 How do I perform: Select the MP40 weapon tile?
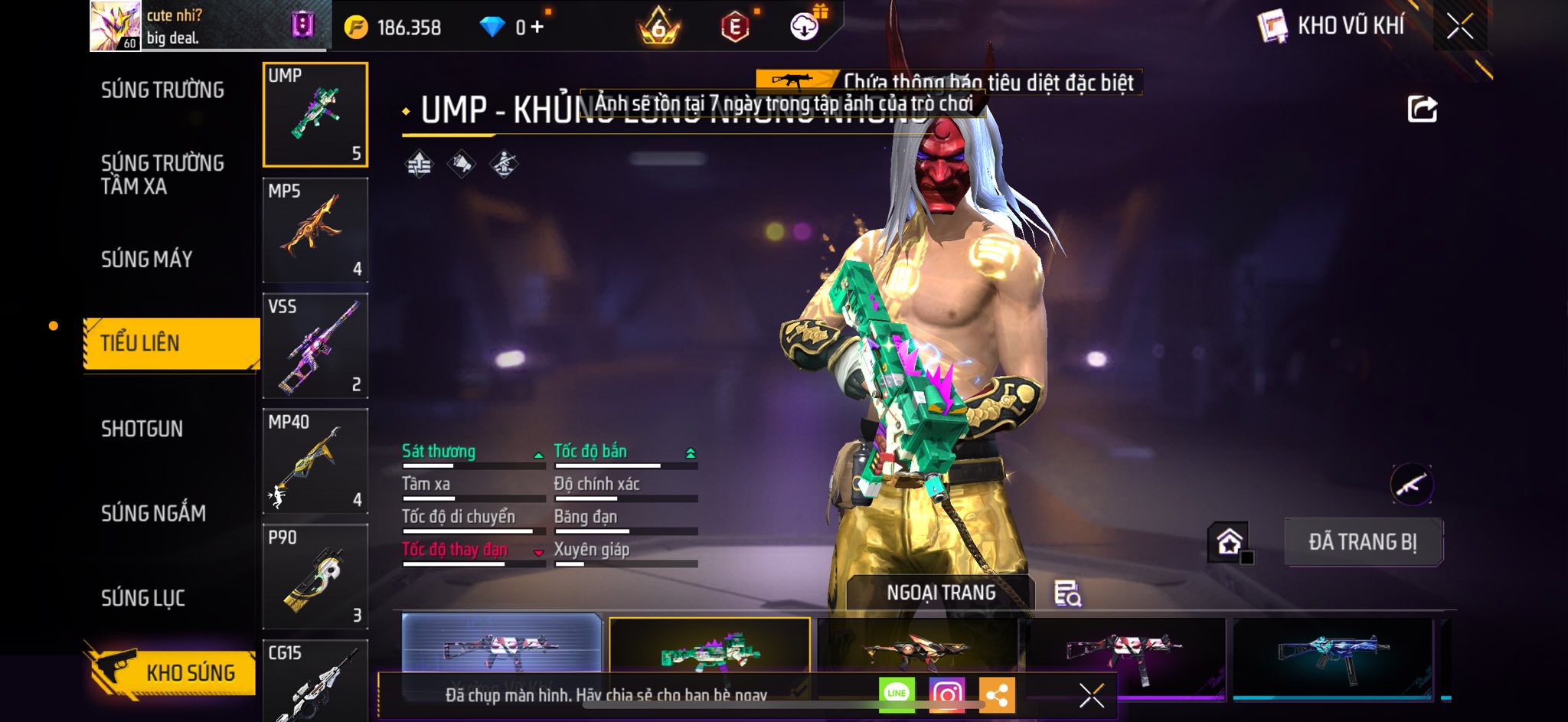click(315, 462)
